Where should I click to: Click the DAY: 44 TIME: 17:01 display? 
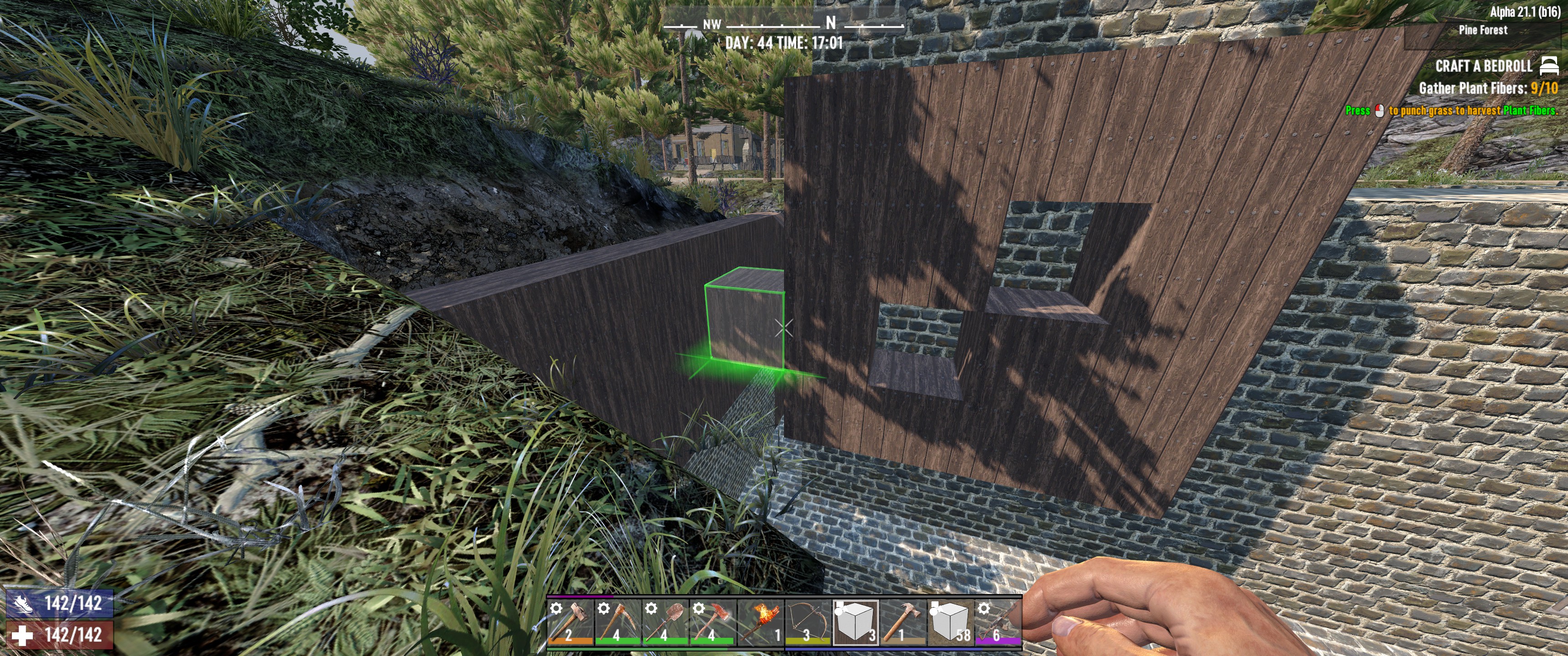[x=784, y=43]
